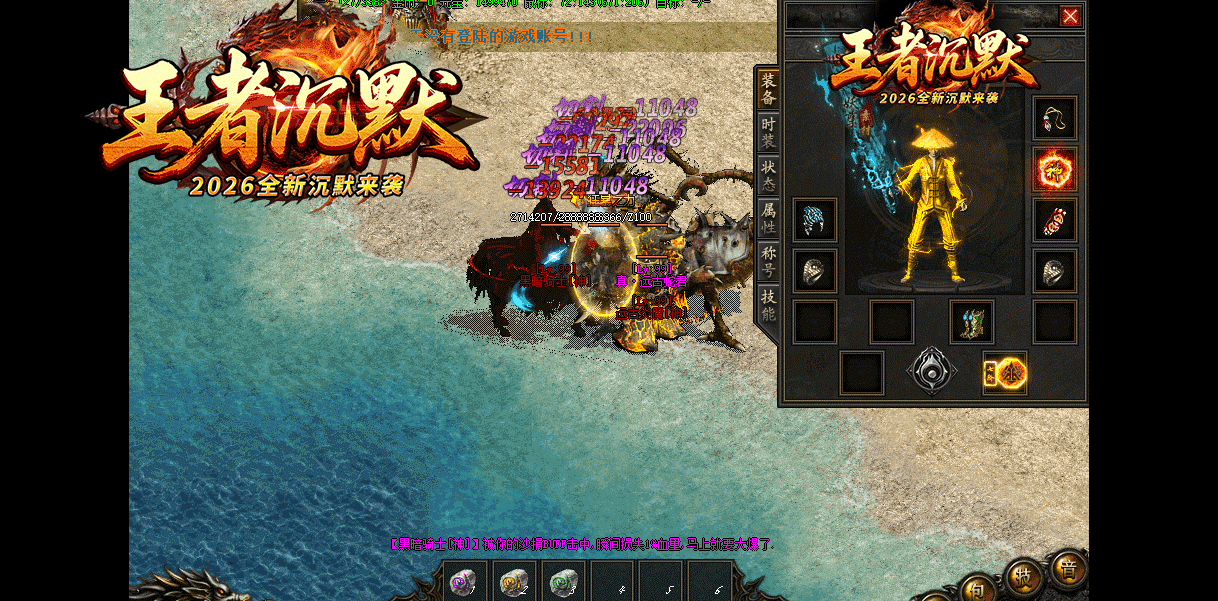Use the purple scroll in hotbar slot 1

point(465,581)
